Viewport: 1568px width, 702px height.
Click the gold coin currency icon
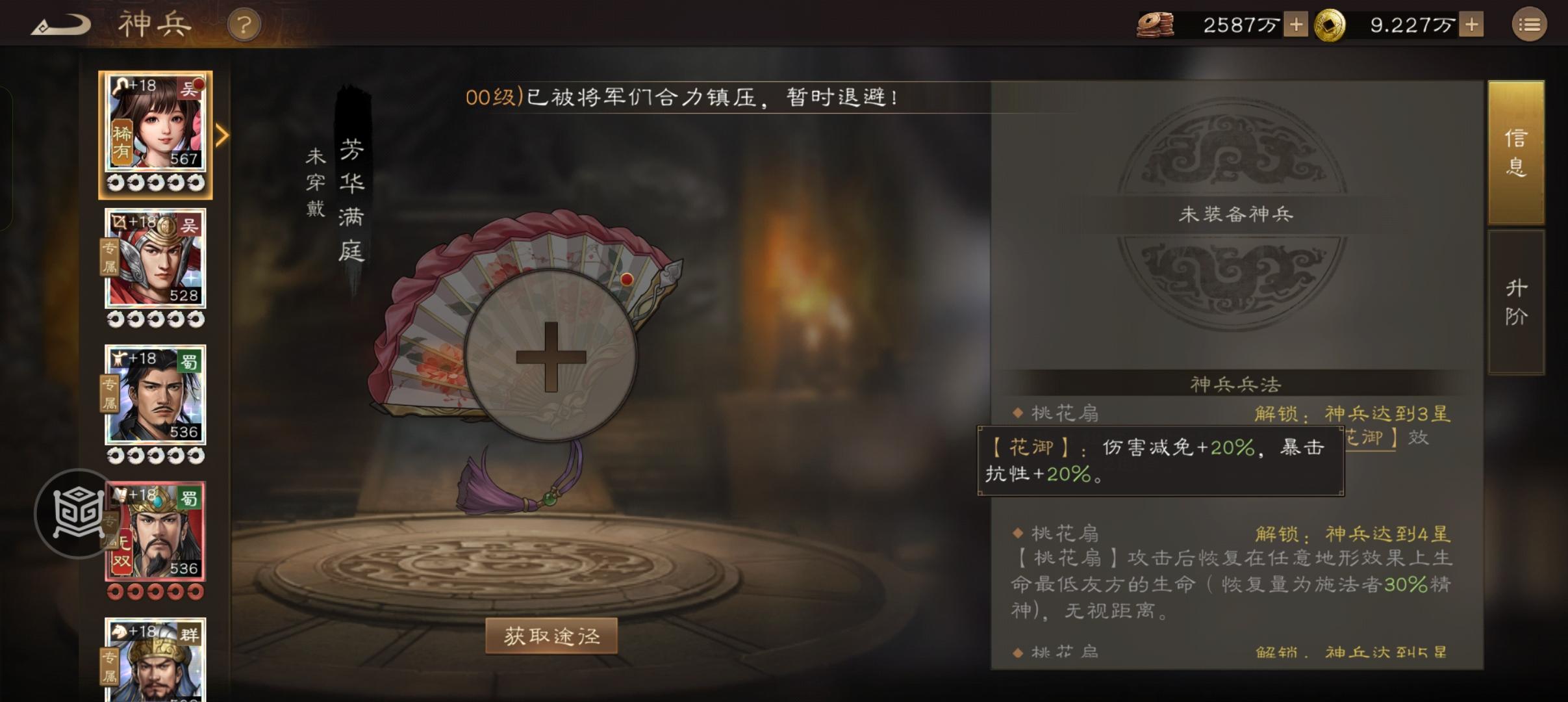1329,24
